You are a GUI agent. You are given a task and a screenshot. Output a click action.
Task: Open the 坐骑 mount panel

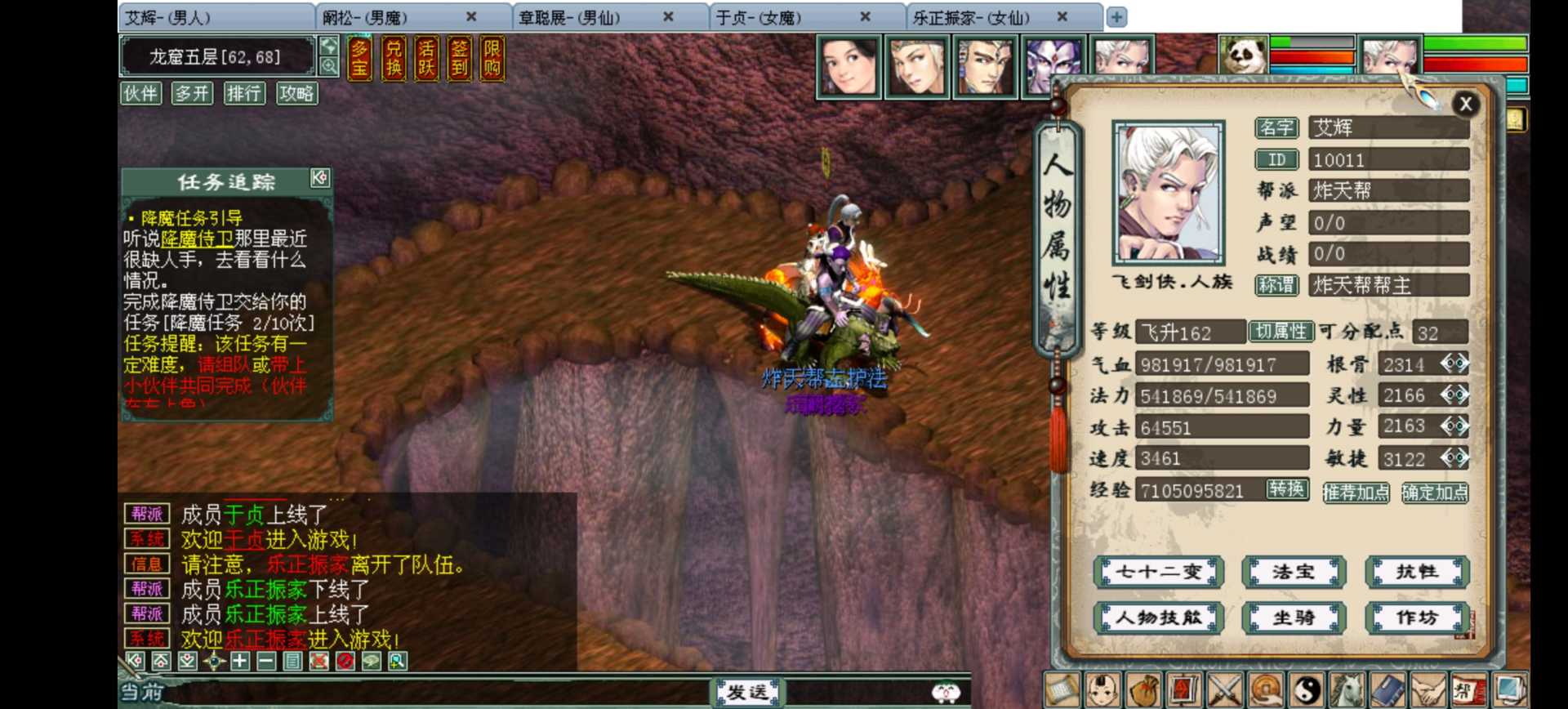(x=1293, y=618)
